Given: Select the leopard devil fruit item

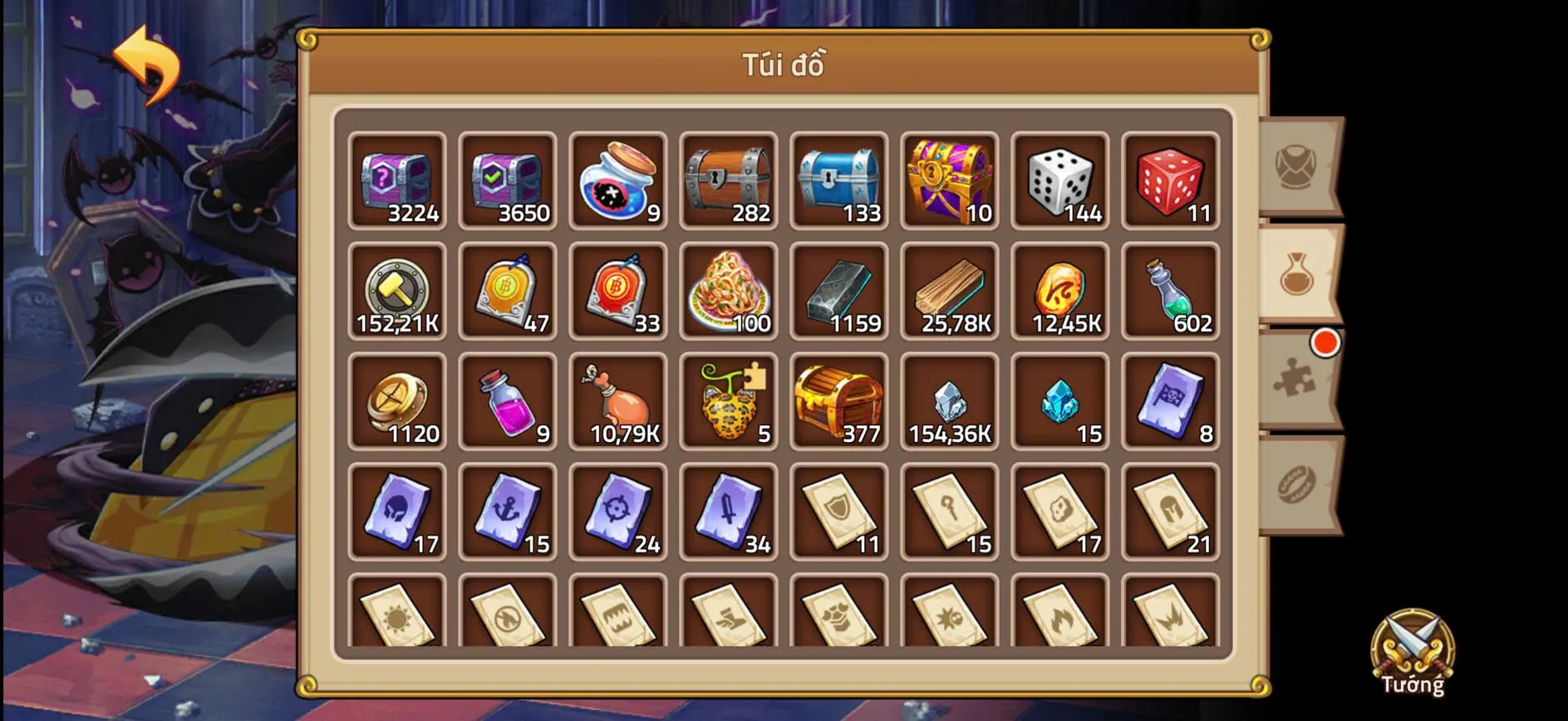Looking at the screenshot, I should click(729, 401).
